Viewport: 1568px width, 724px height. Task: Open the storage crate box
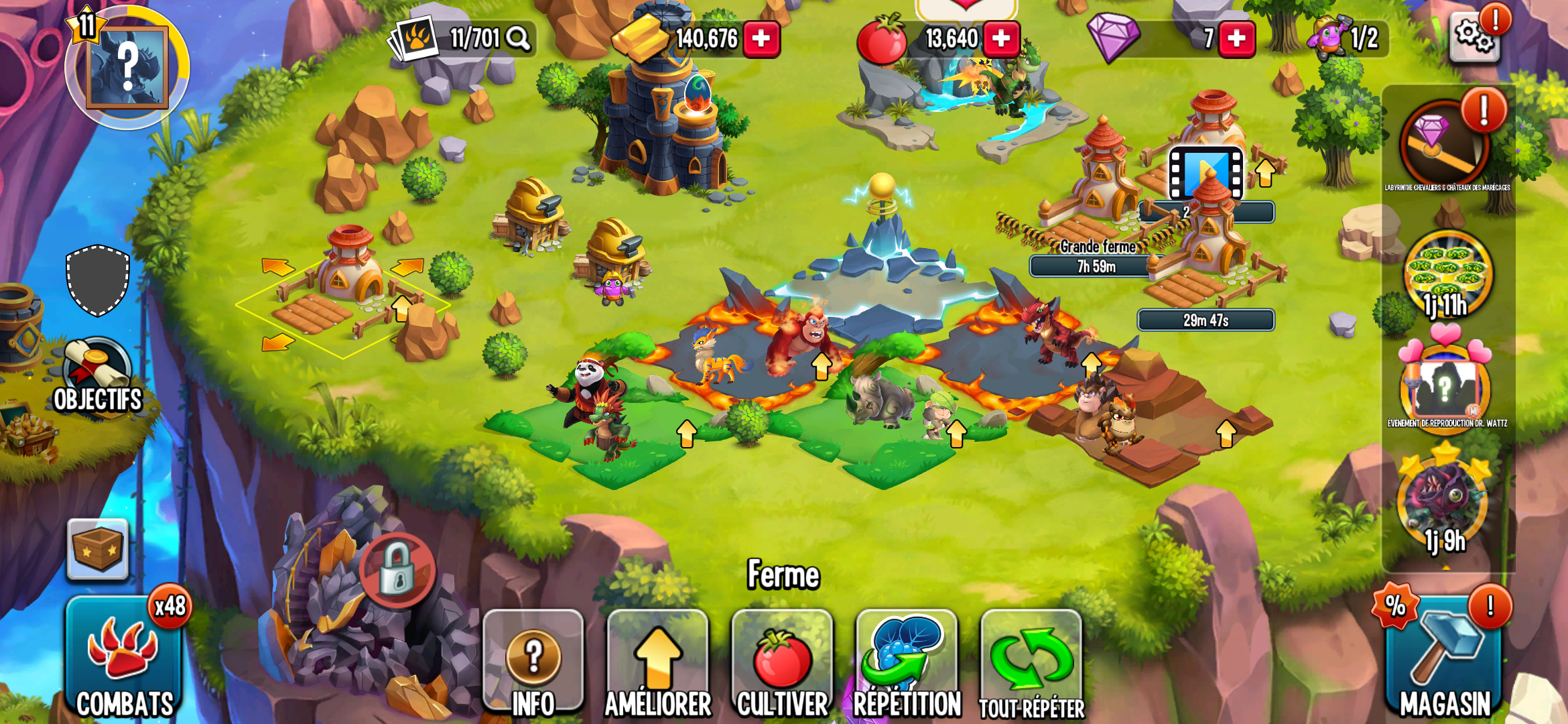98,550
